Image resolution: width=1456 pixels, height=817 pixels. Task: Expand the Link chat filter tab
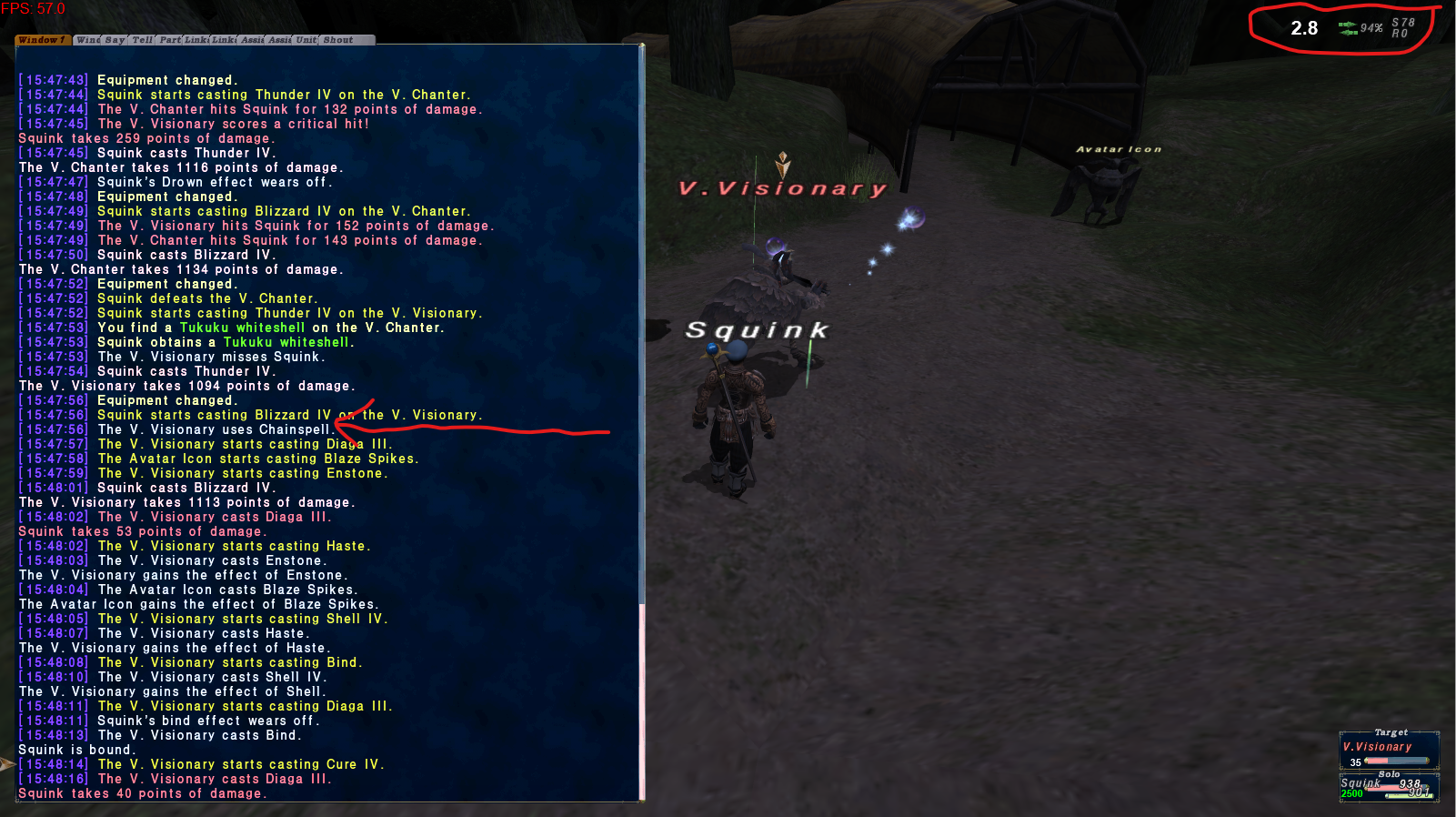196,41
